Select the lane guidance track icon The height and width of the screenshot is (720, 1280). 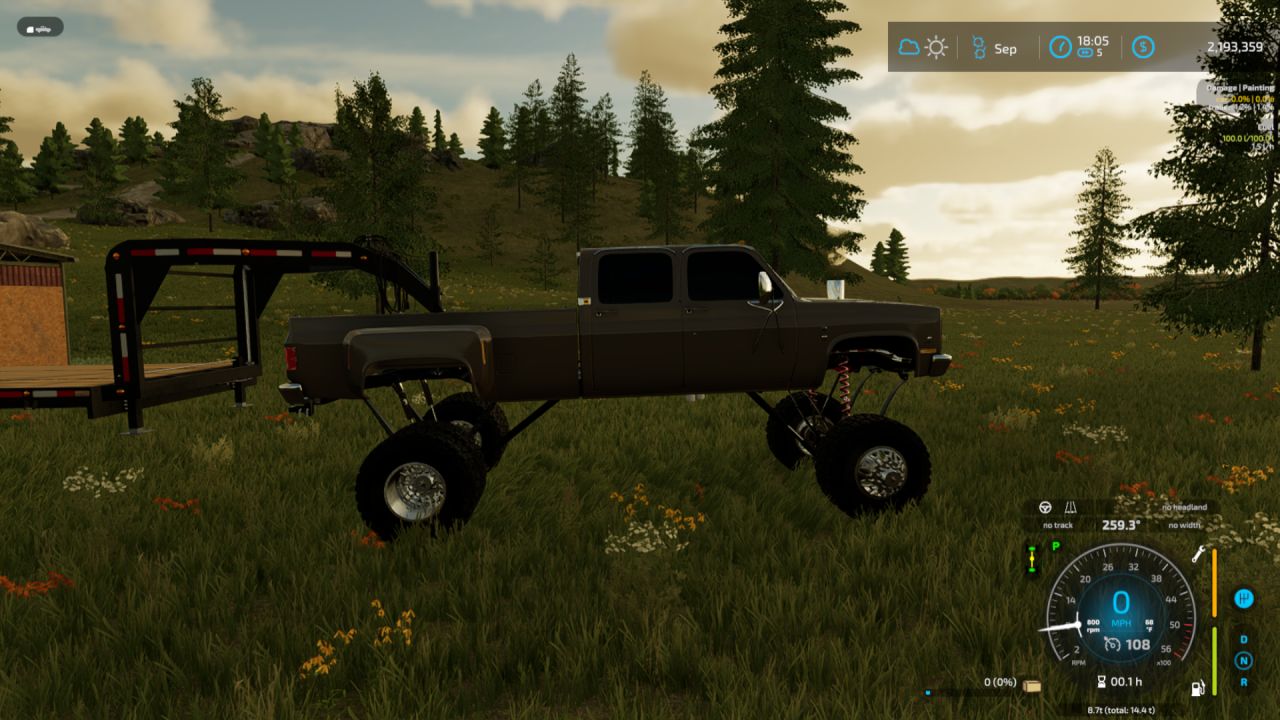[1071, 507]
